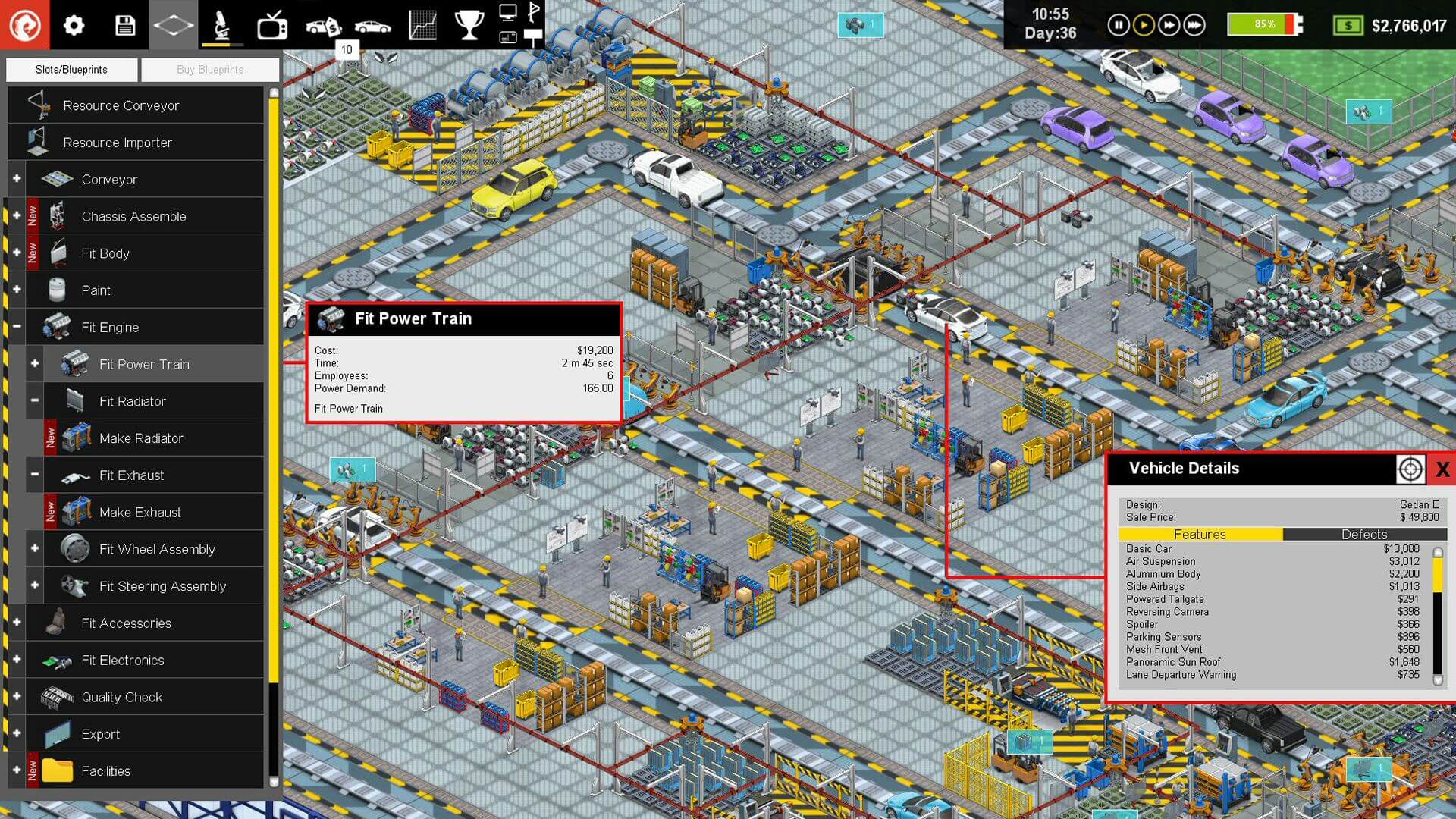Expand the Fit Wheel Assembly entry
Image resolution: width=1456 pixels, height=819 pixels.
click(x=33, y=548)
